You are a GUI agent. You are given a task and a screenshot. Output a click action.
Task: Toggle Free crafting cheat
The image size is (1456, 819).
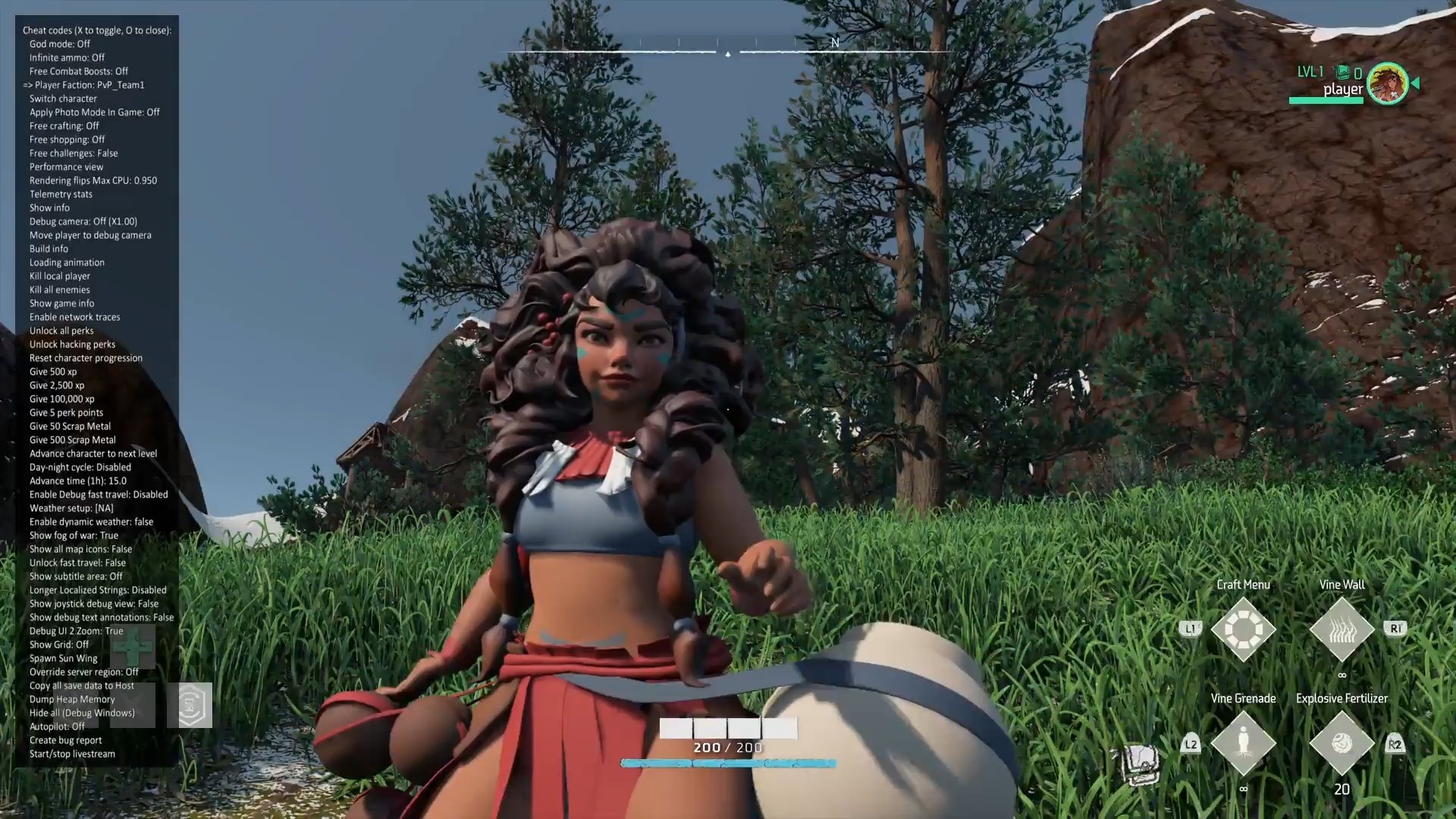[x=64, y=126]
